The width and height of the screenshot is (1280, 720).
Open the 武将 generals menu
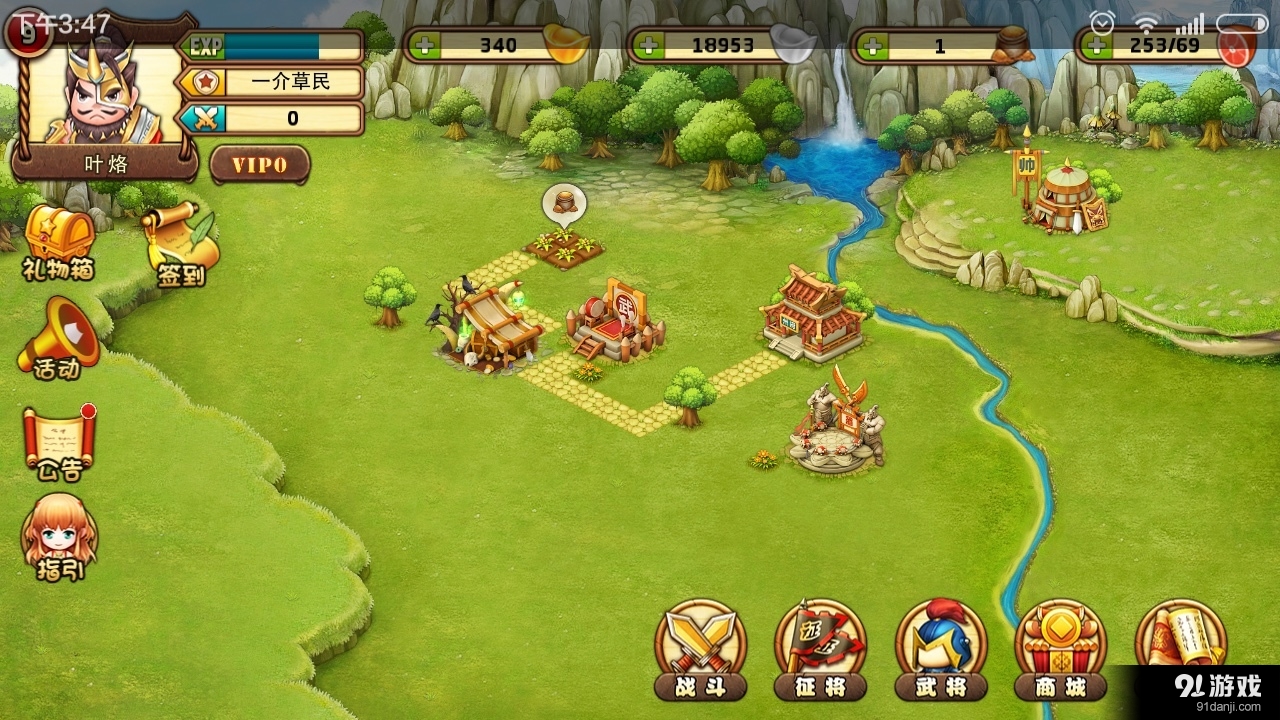[x=940, y=648]
